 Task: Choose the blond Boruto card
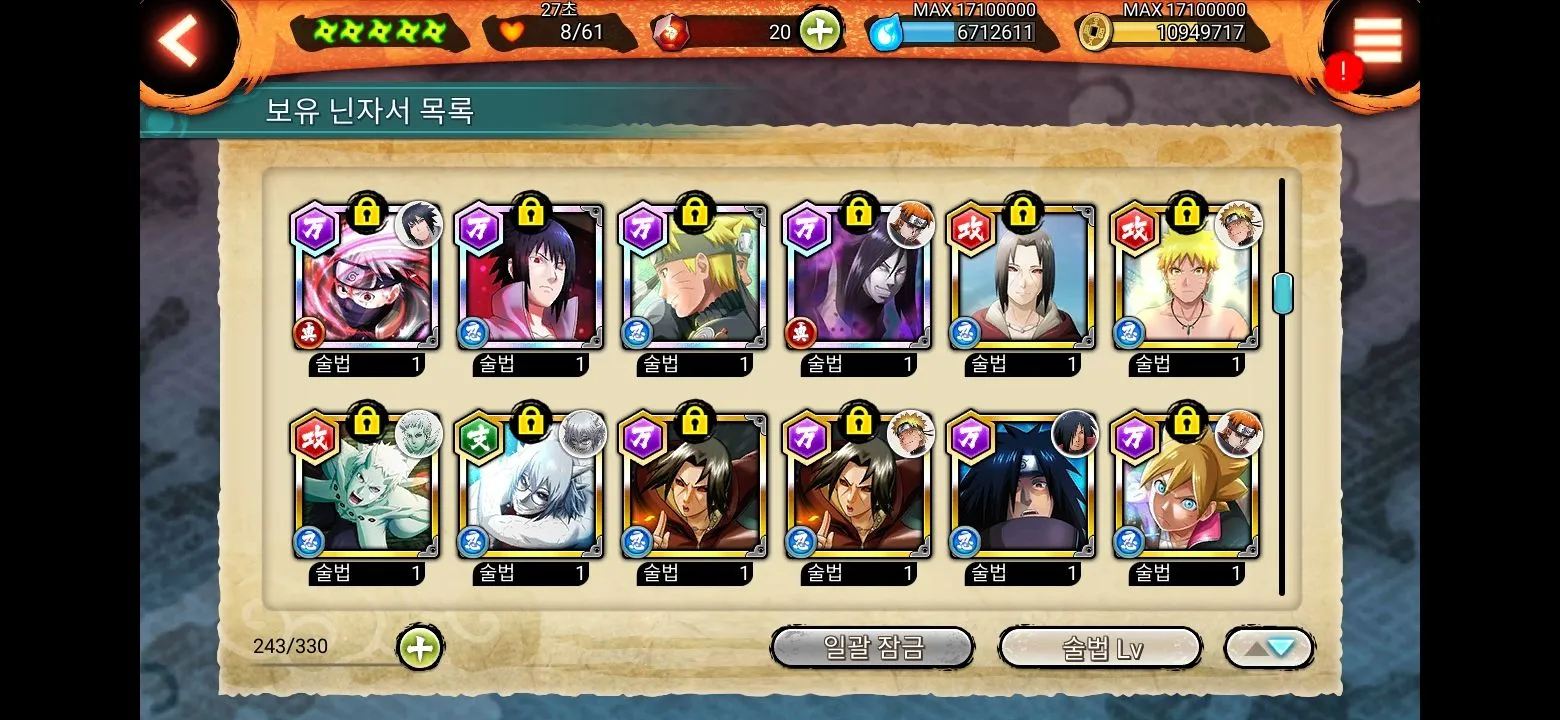1186,488
